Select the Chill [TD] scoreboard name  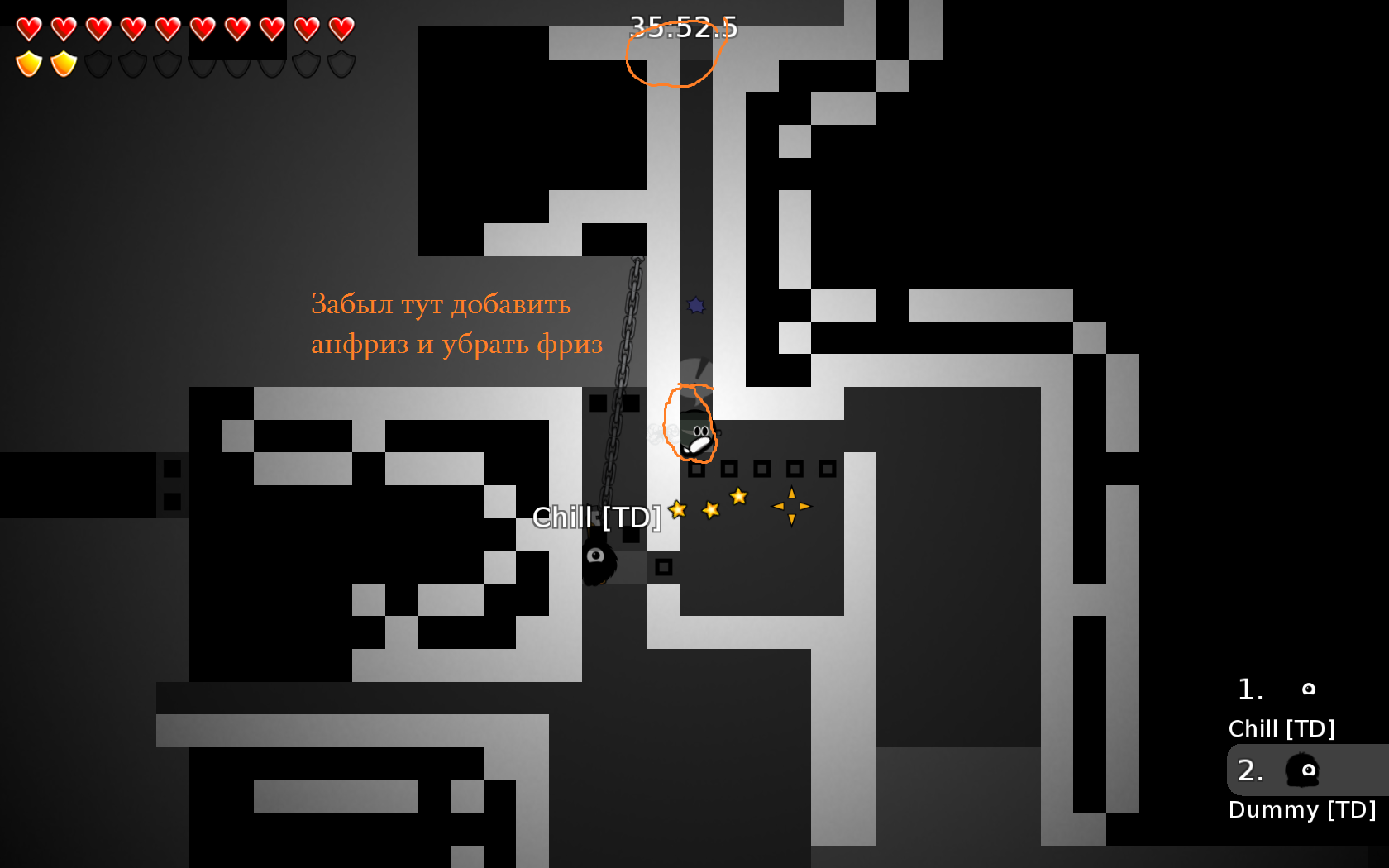(x=1282, y=728)
